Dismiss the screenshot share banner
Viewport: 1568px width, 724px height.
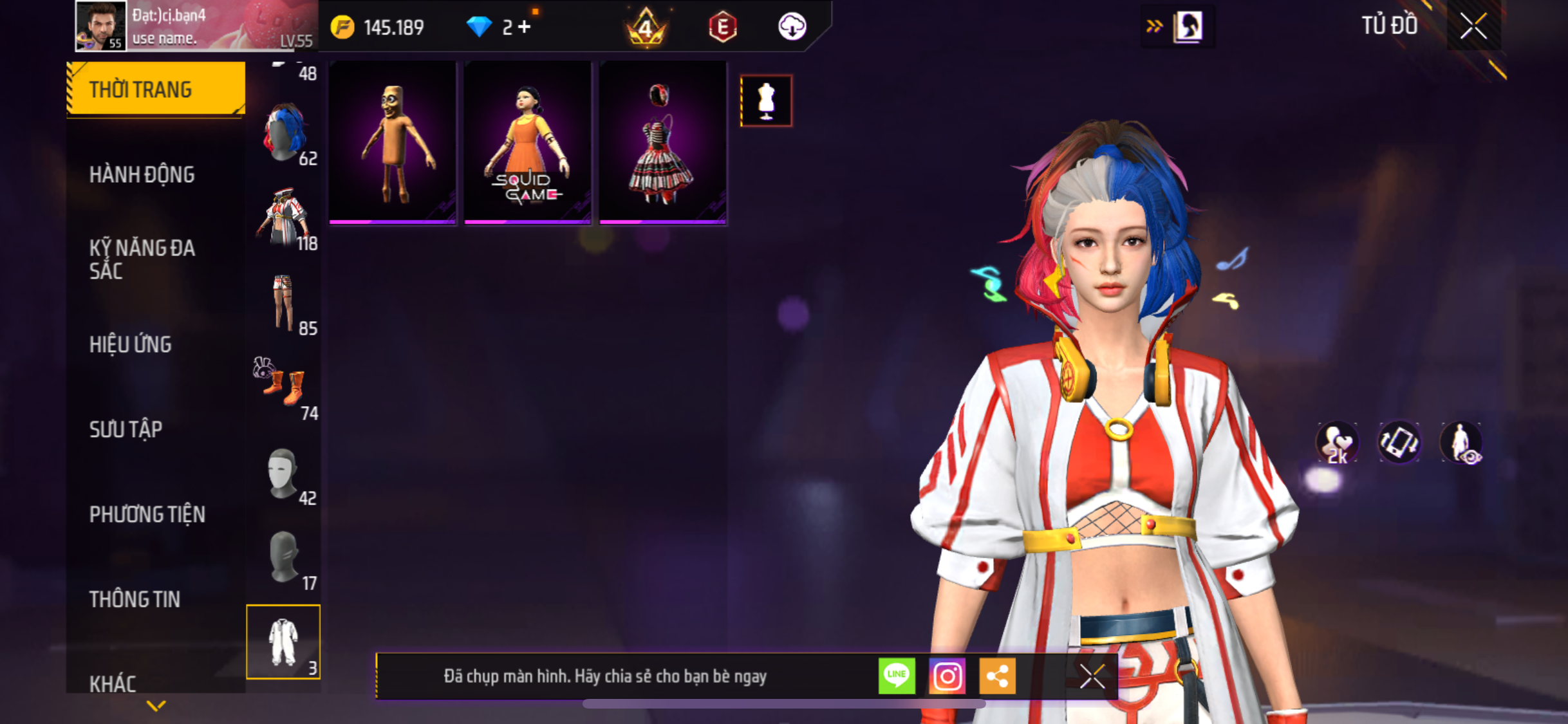tap(1092, 676)
